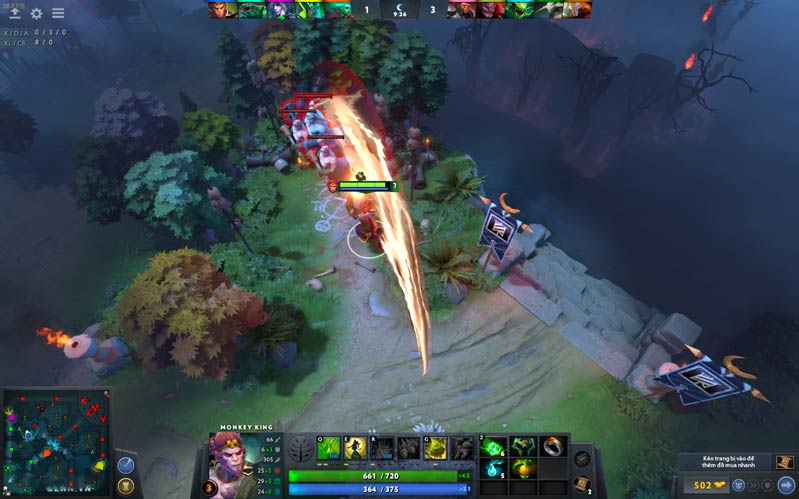Screen dimensions: 799x499
Task: Use the ring item in inventory
Action: pos(552,446)
